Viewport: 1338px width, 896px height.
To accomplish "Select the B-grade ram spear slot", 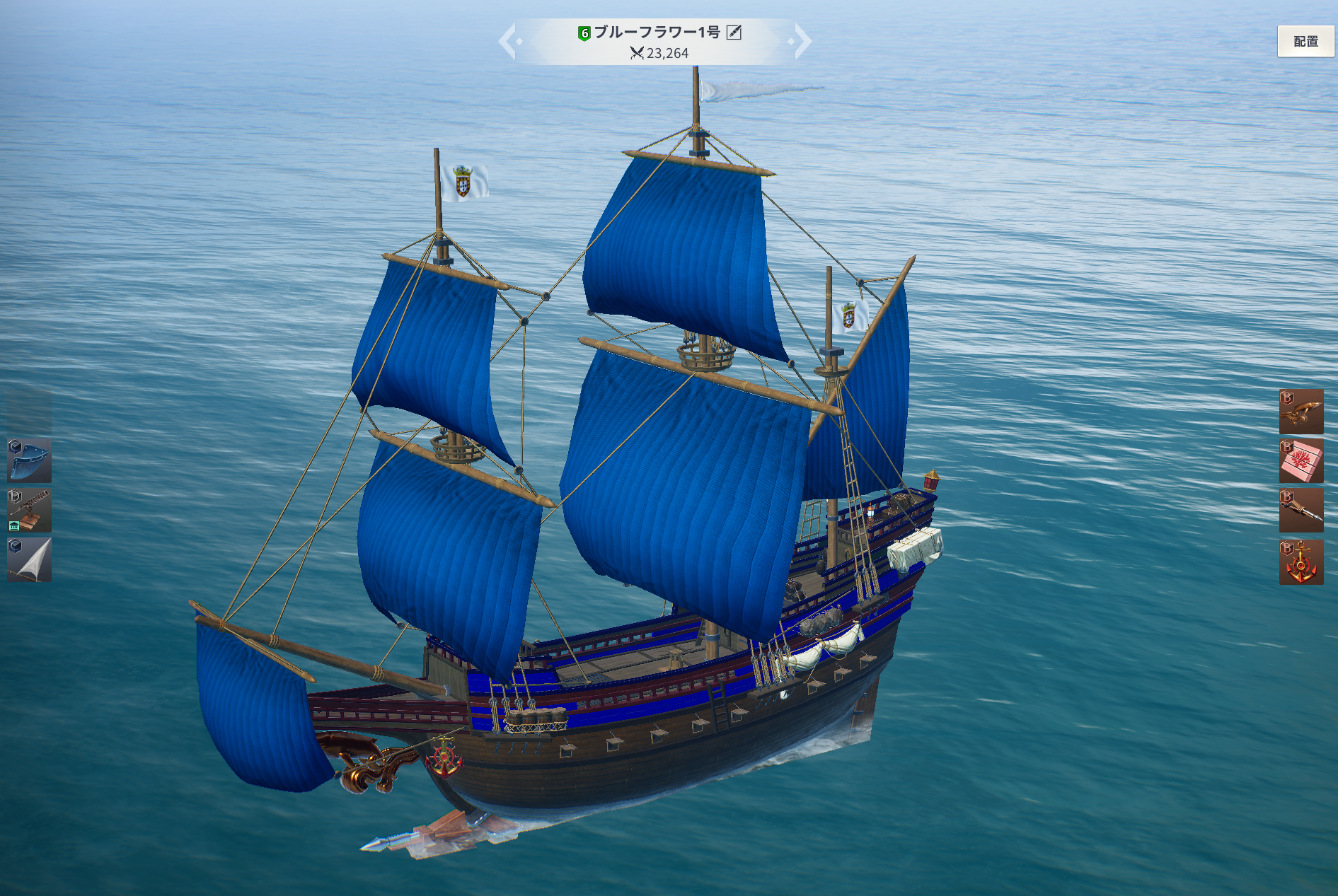I will click(1300, 510).
